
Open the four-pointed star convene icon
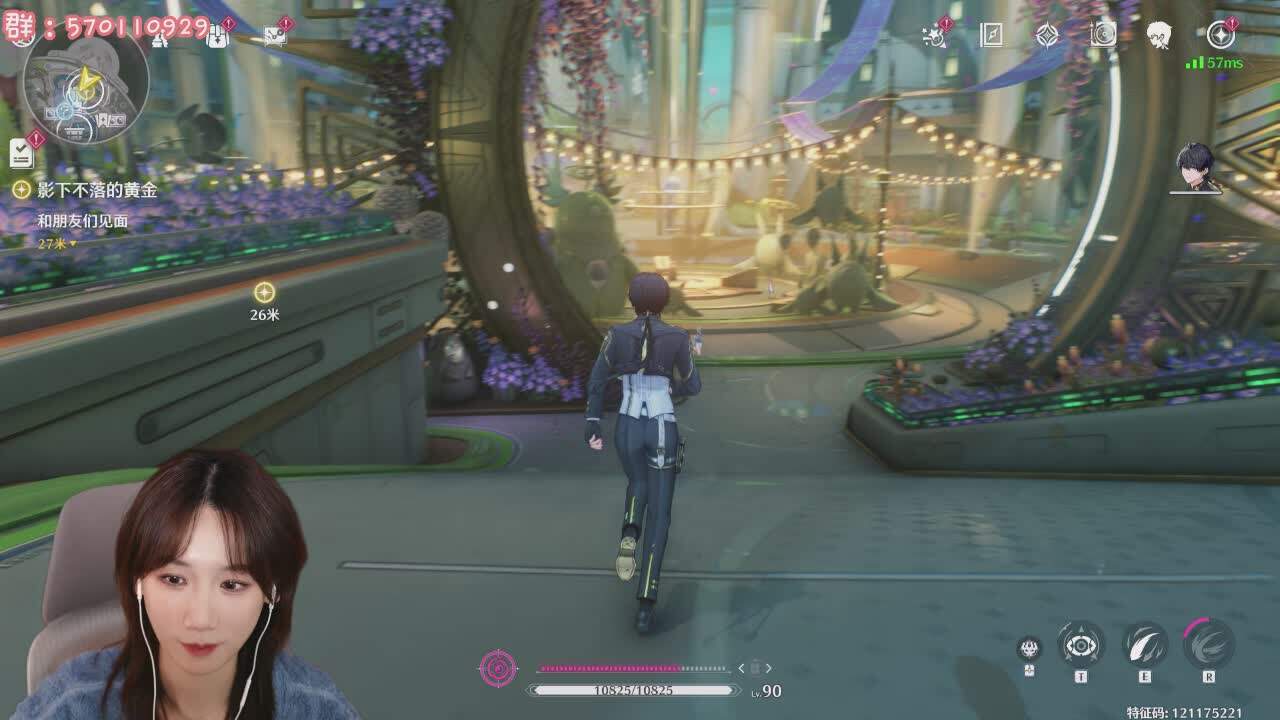pyautogui.click(x=1047, y=35)
